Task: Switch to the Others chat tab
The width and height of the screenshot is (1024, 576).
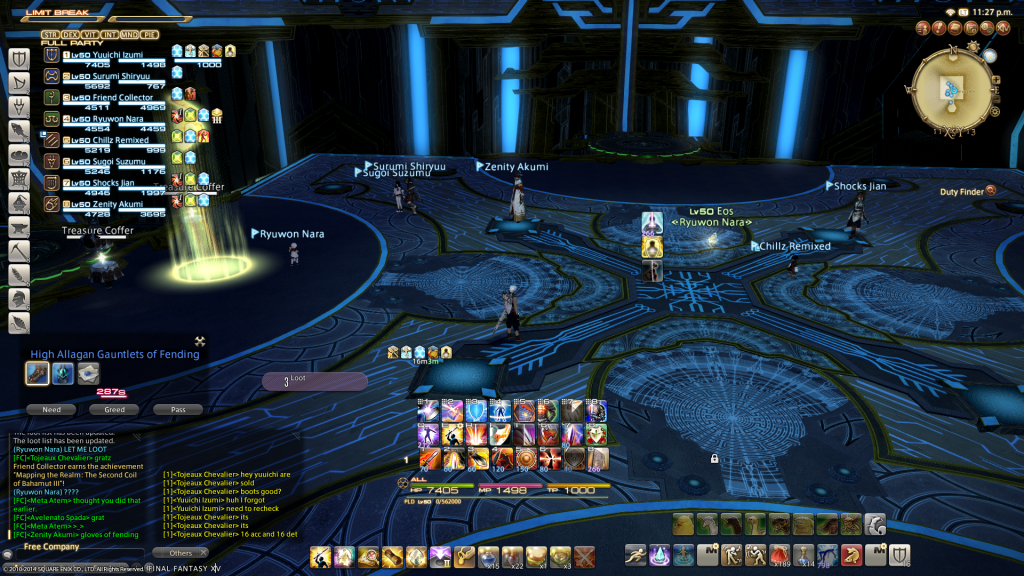Action: [180, 552]
